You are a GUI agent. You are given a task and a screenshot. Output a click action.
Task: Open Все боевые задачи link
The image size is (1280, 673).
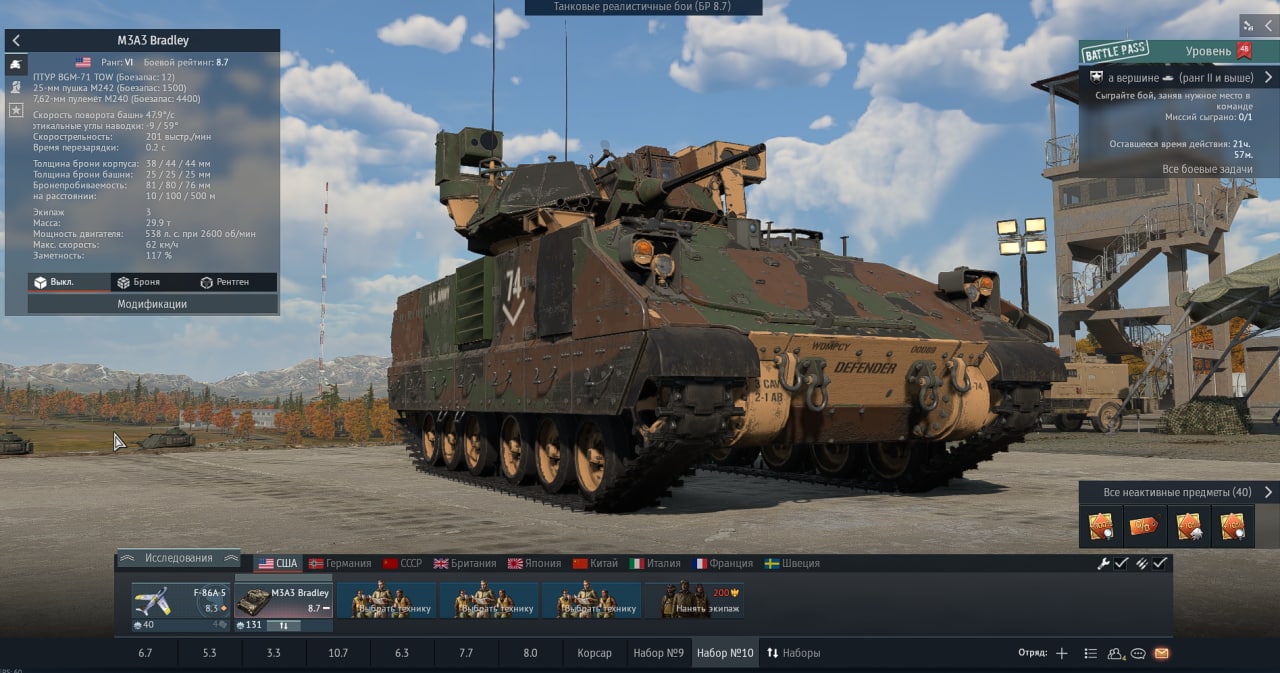[x=1205, y=170]
